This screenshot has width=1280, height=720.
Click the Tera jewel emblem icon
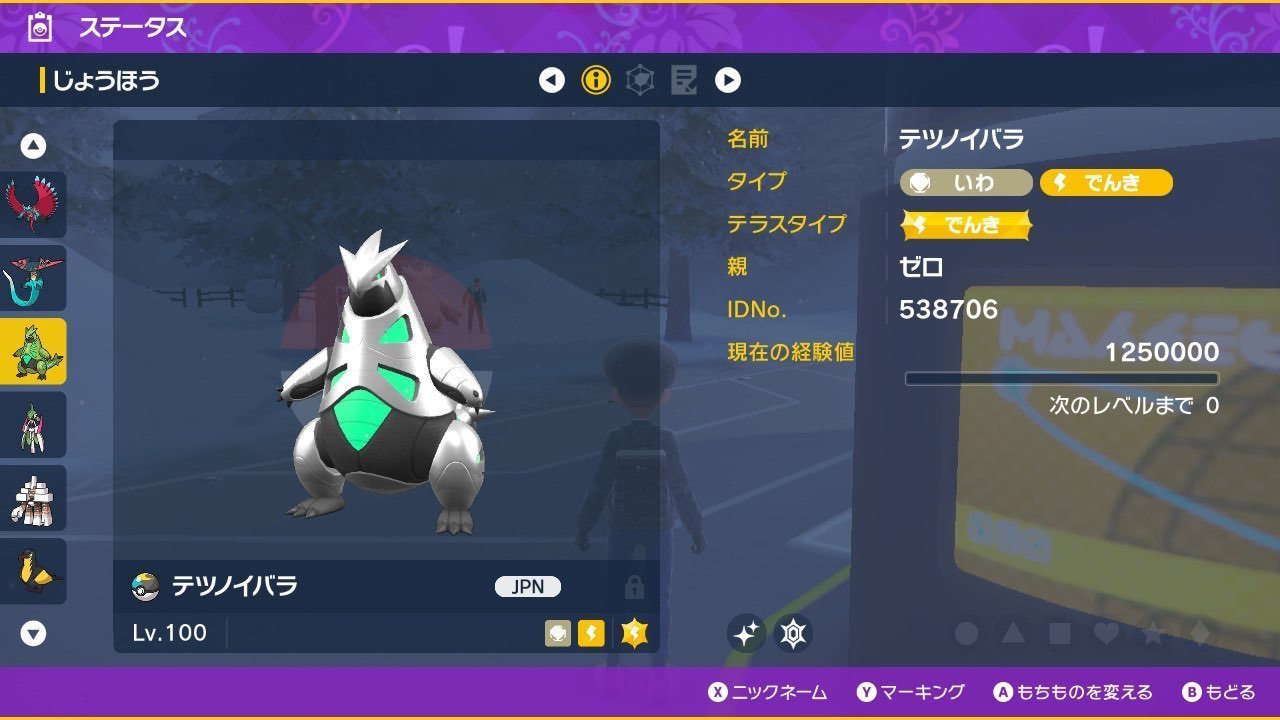coord(790,633)
